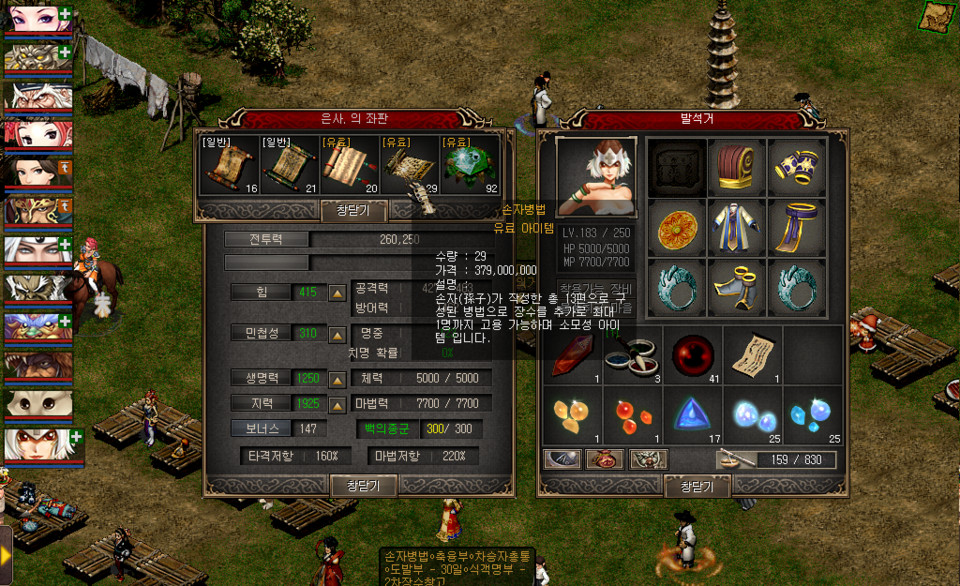Add a point to 생명력 (vitality)
The width and height of the screenshot is (960, 586).
coord(338,379)
